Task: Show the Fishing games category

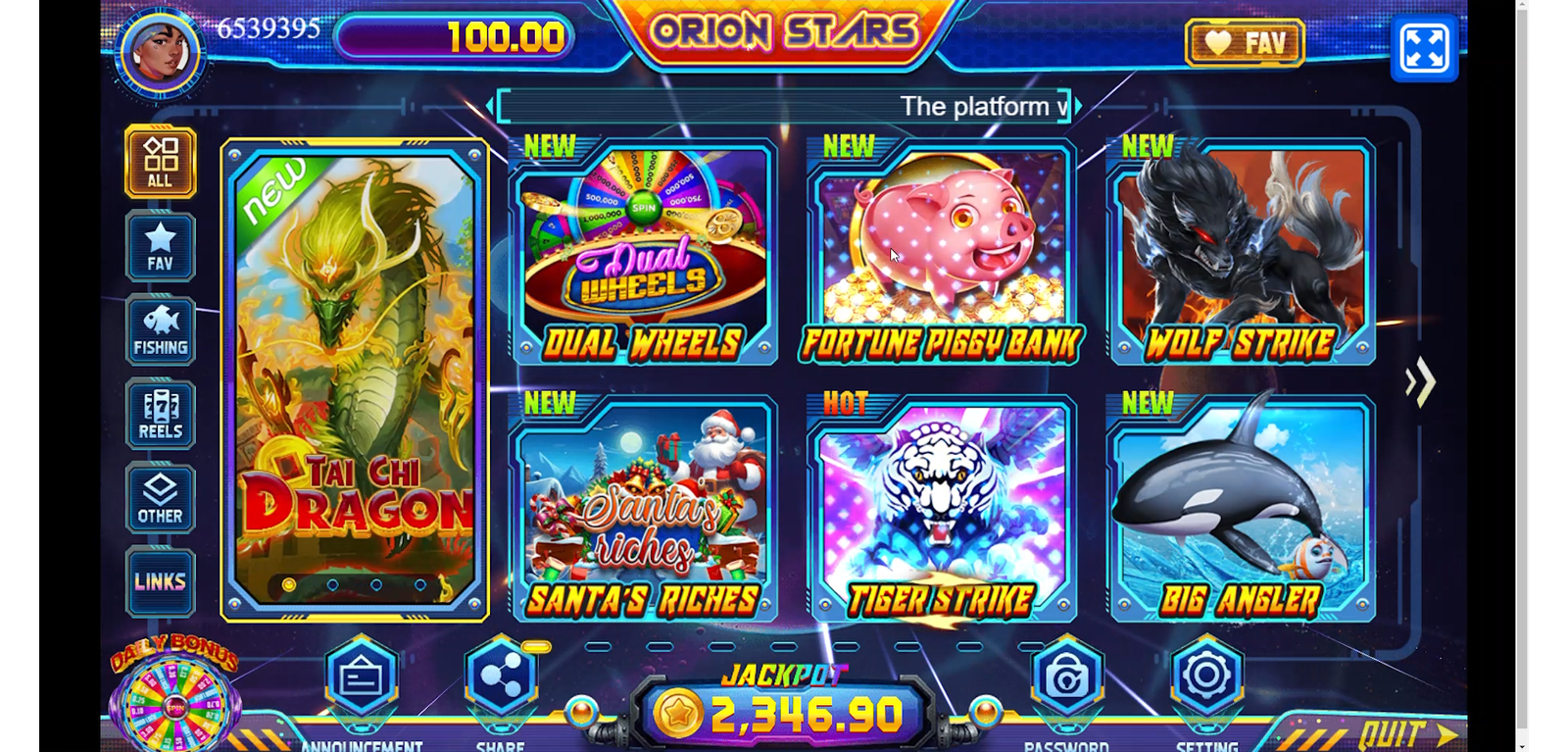Action: point(160,331)
